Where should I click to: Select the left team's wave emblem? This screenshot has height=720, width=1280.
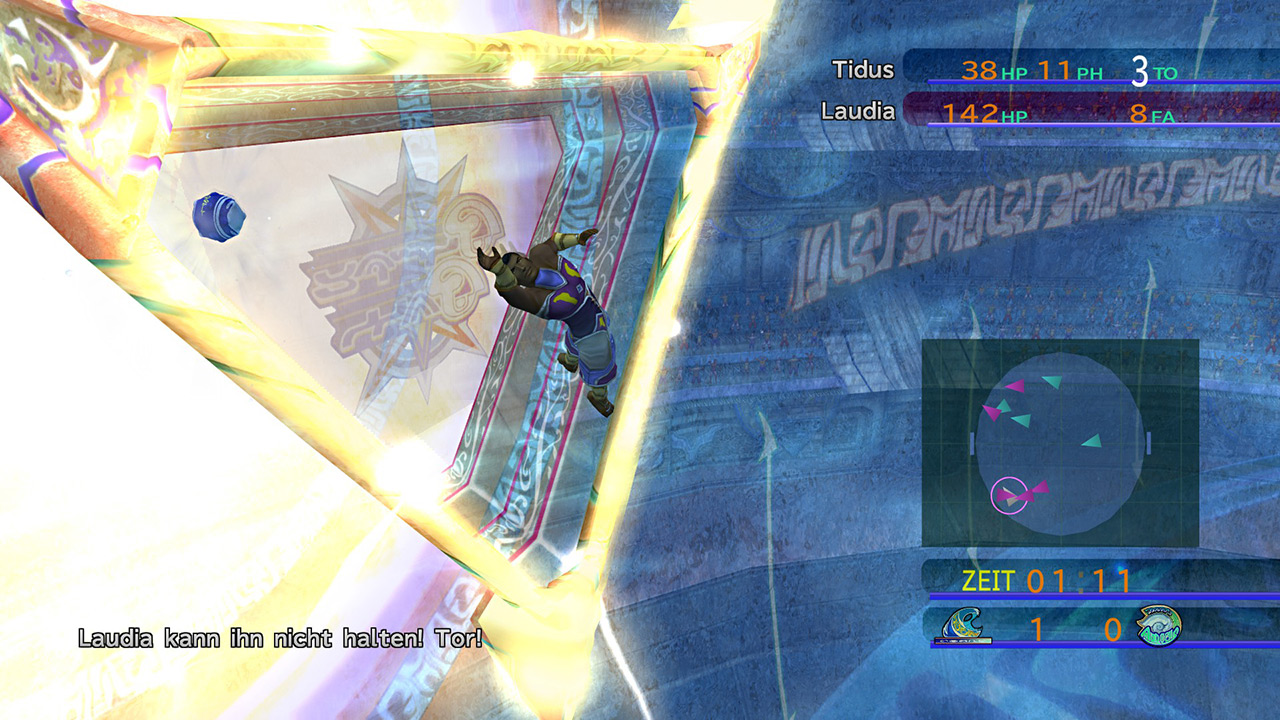coord(966,626)
